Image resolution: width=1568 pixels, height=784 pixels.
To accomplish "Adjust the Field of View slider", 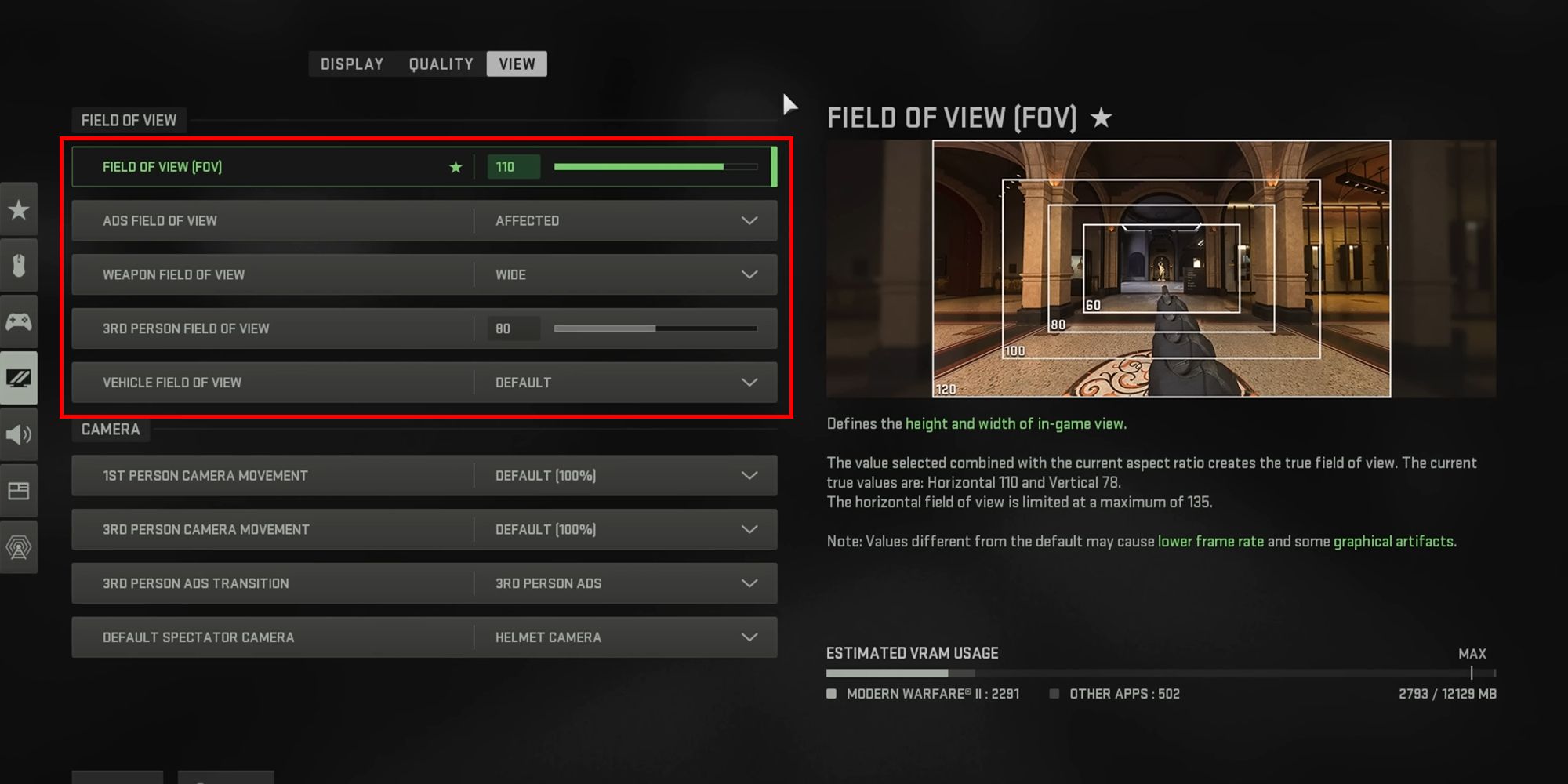I will [x=655, y=166].
